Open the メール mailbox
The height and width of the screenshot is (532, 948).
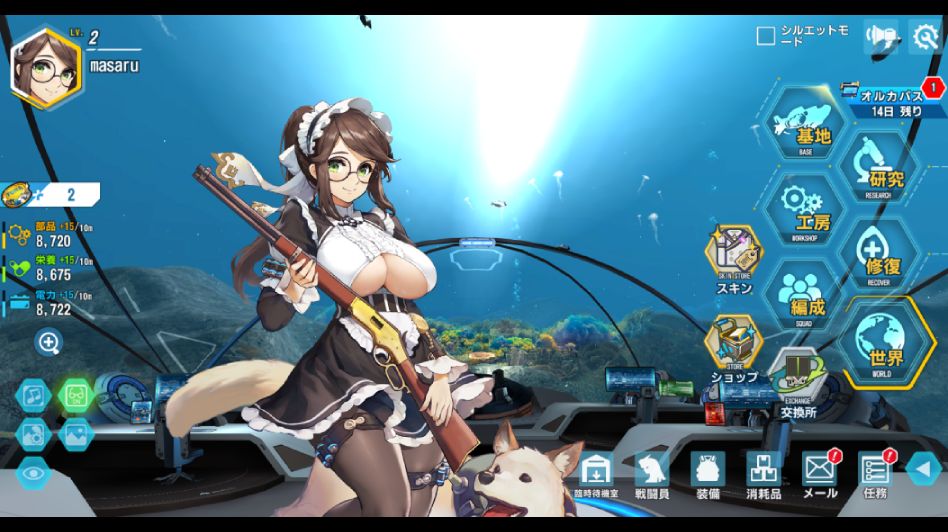(x=820, y=472)
